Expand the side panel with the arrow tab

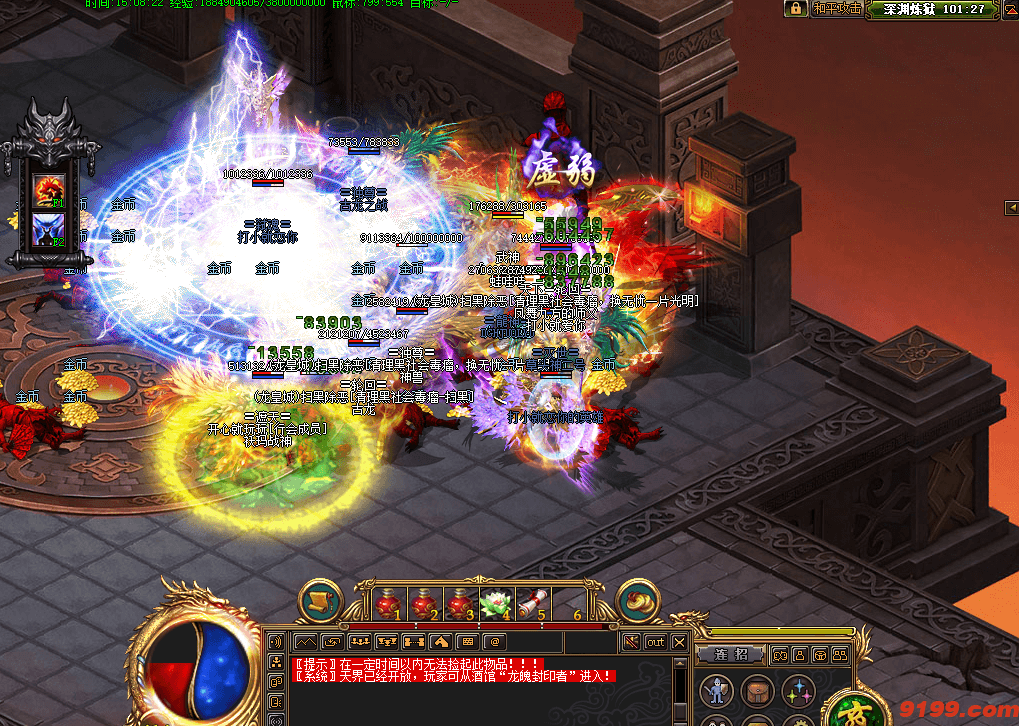(x=1010, y=207)
